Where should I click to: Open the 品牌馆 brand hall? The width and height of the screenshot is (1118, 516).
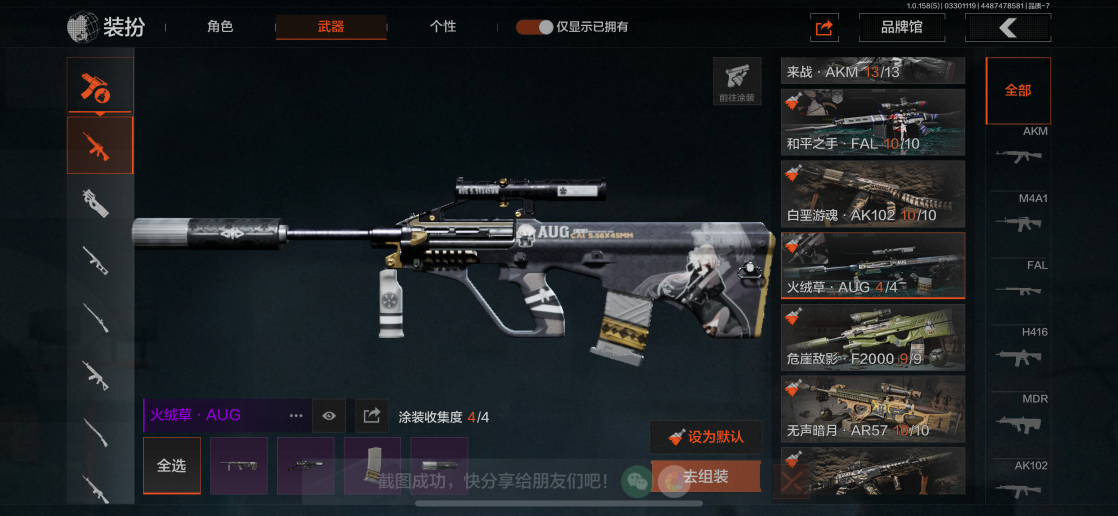pos(901,28)
